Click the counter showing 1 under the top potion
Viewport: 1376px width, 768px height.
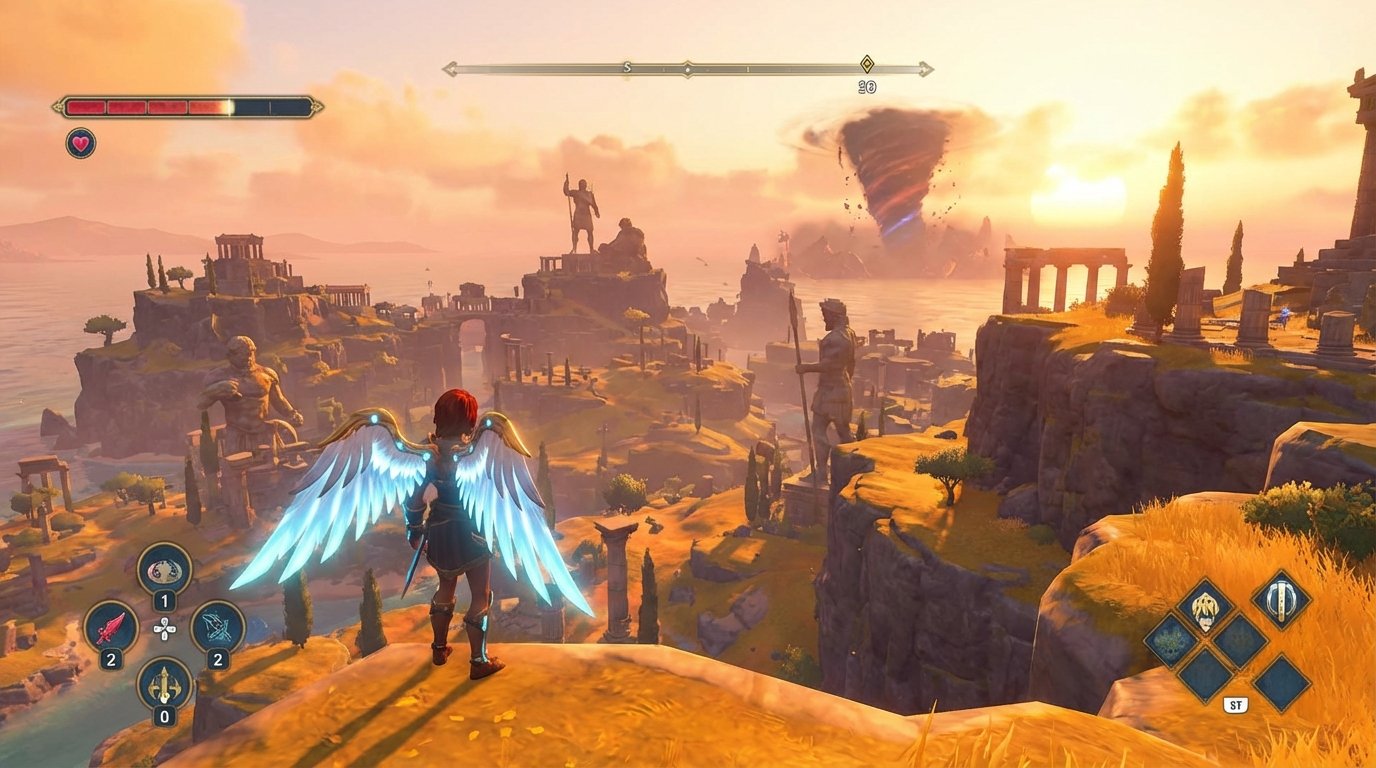point(163,600)
